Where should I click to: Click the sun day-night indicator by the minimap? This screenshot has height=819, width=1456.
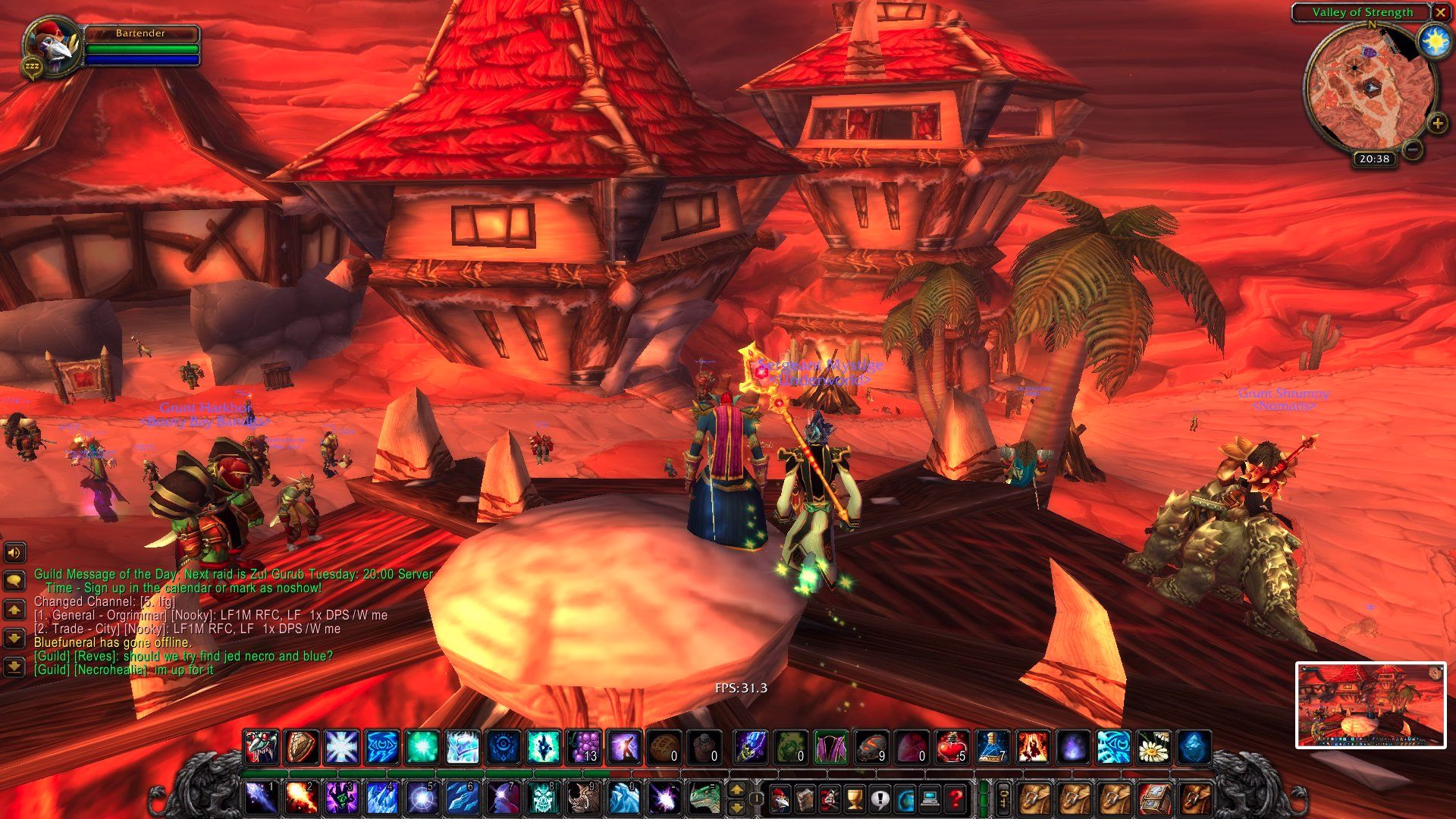tap(1434, 42)
